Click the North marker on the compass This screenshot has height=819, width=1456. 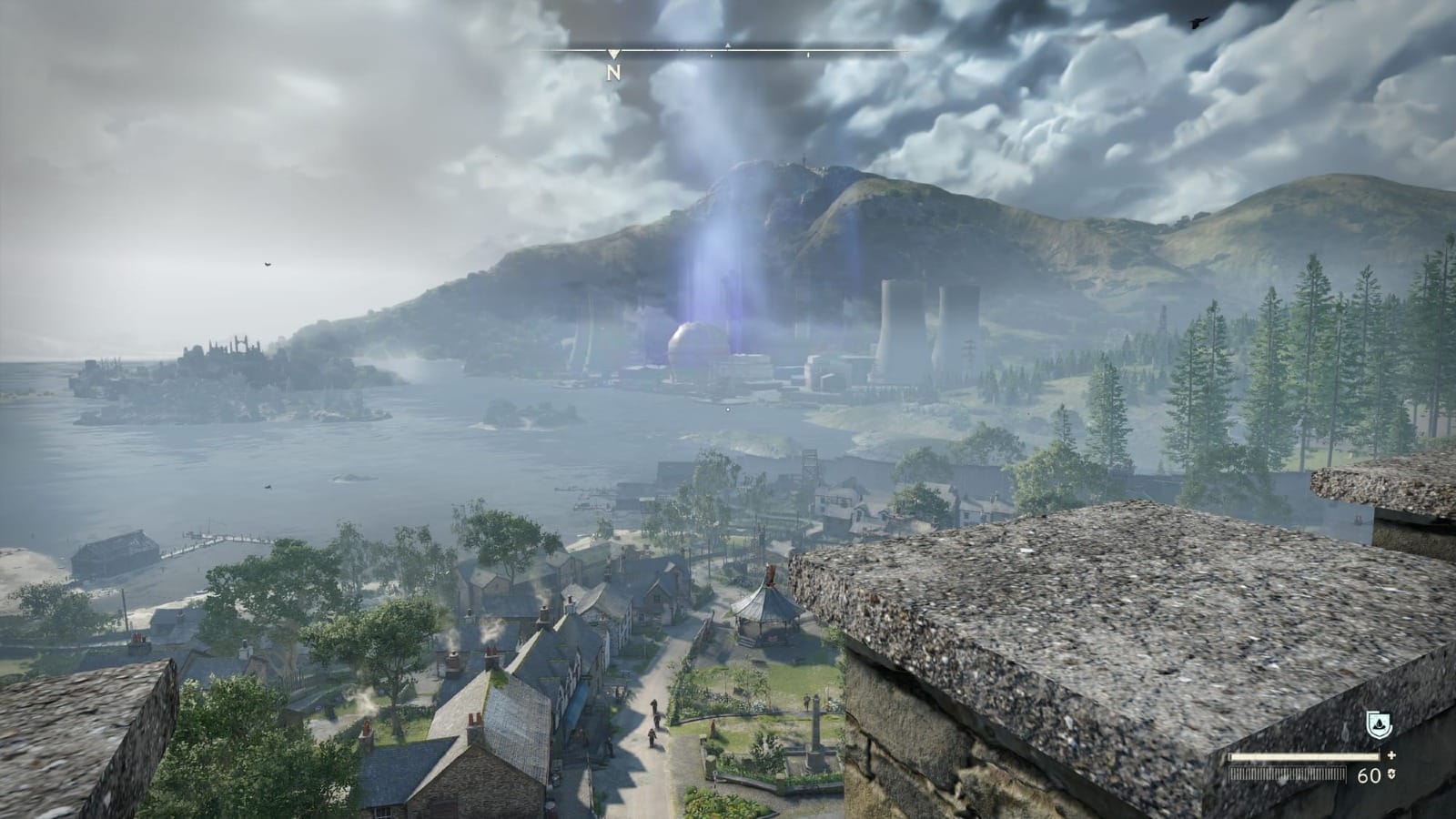click(x=614, y=72)
